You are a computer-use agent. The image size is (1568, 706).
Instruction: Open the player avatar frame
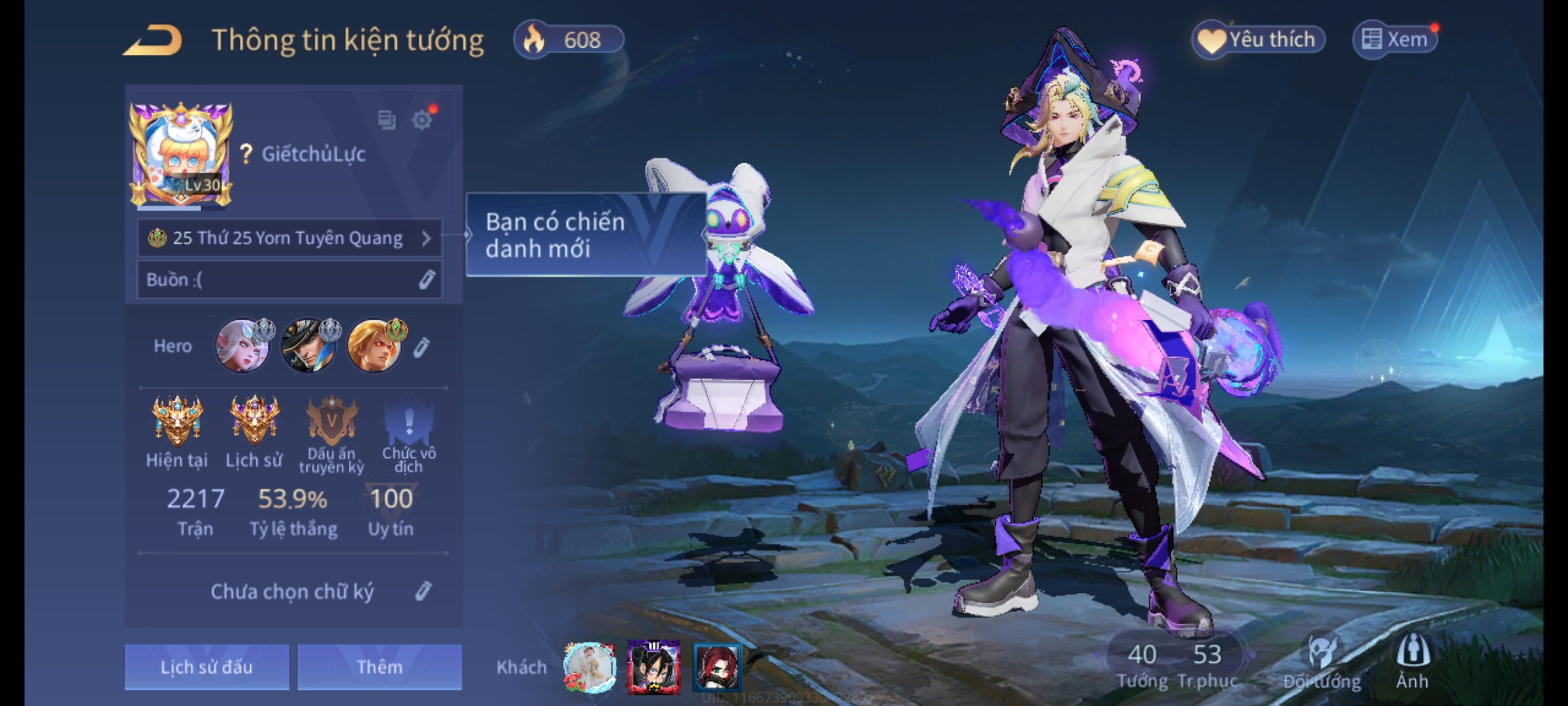pyautogui.click(x=181, y=154)
